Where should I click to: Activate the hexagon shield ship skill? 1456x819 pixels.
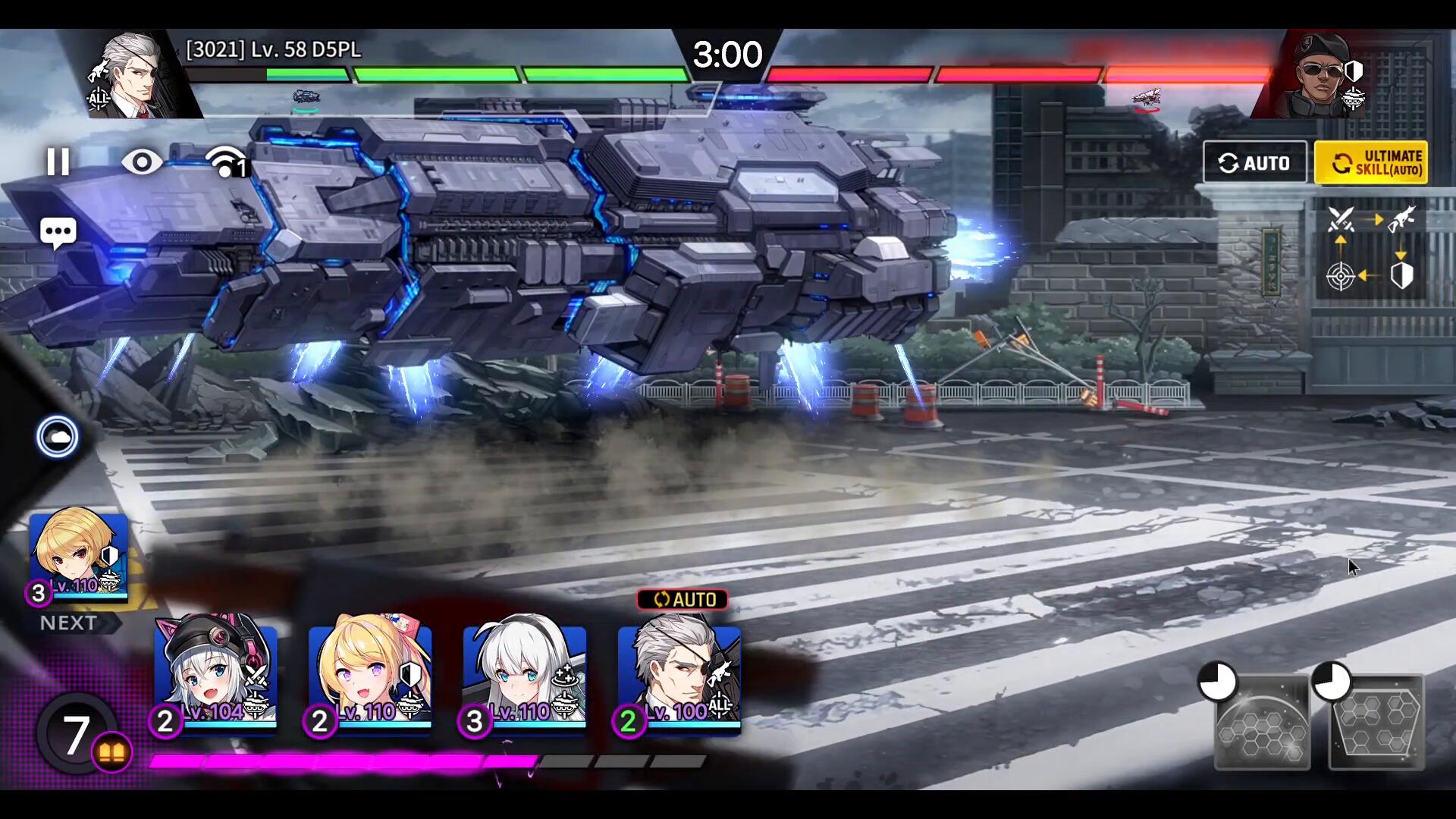(x=1376, y=722)
